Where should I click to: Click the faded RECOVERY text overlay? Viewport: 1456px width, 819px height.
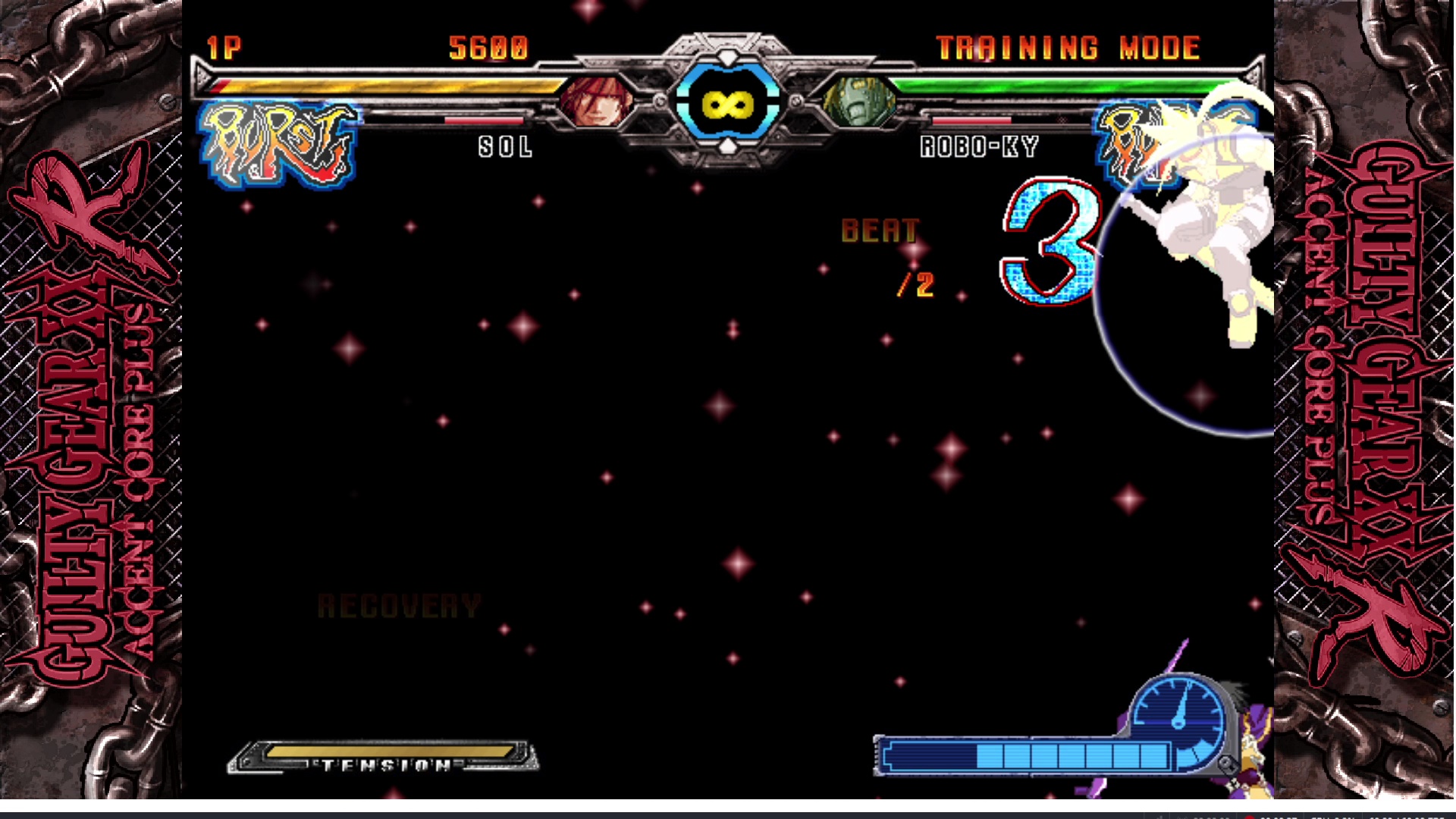pyautogui.click(x=397, y=607)
